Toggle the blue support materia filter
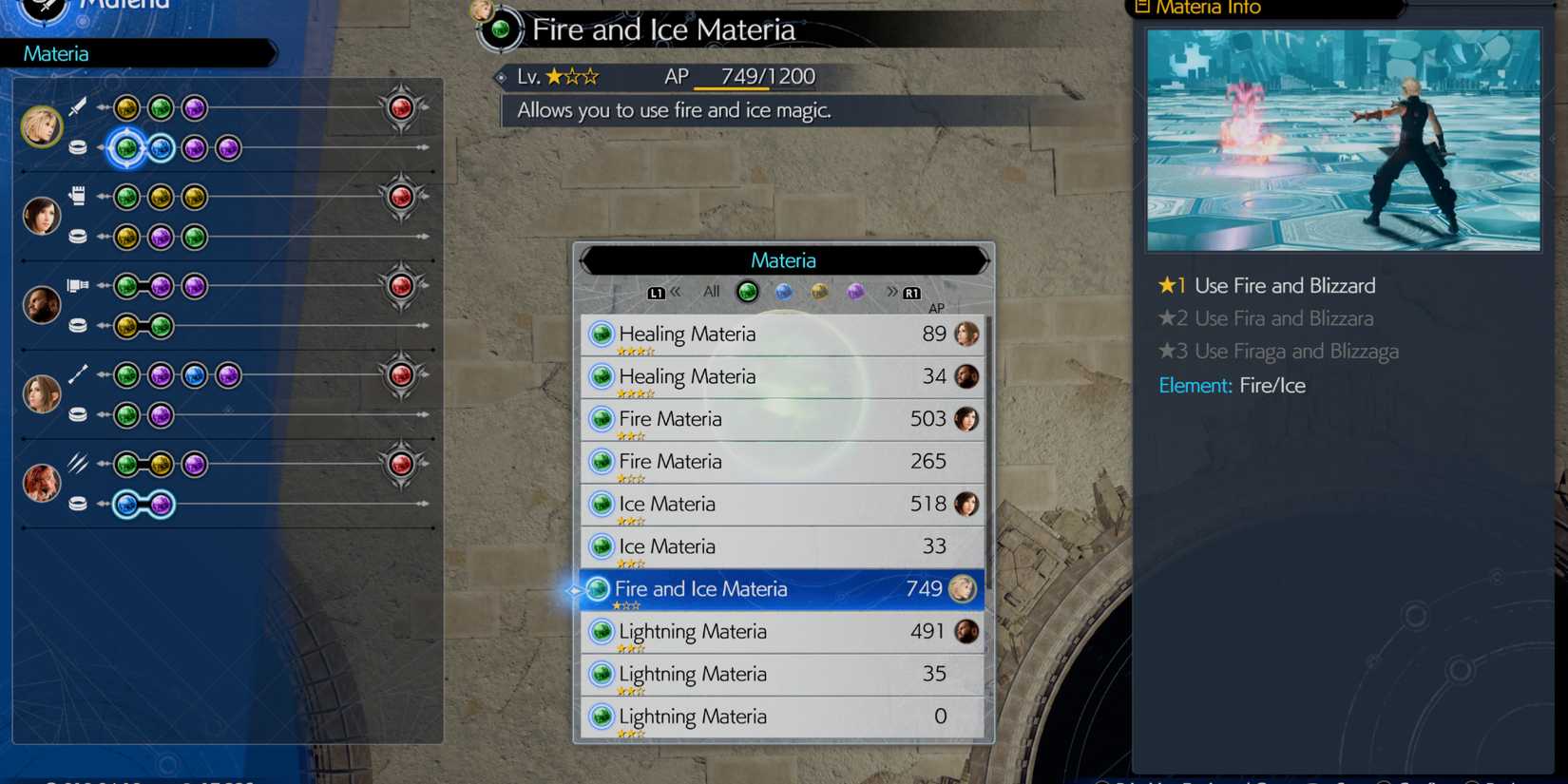This screenshot has height=784, width=1568. (783, 292)
